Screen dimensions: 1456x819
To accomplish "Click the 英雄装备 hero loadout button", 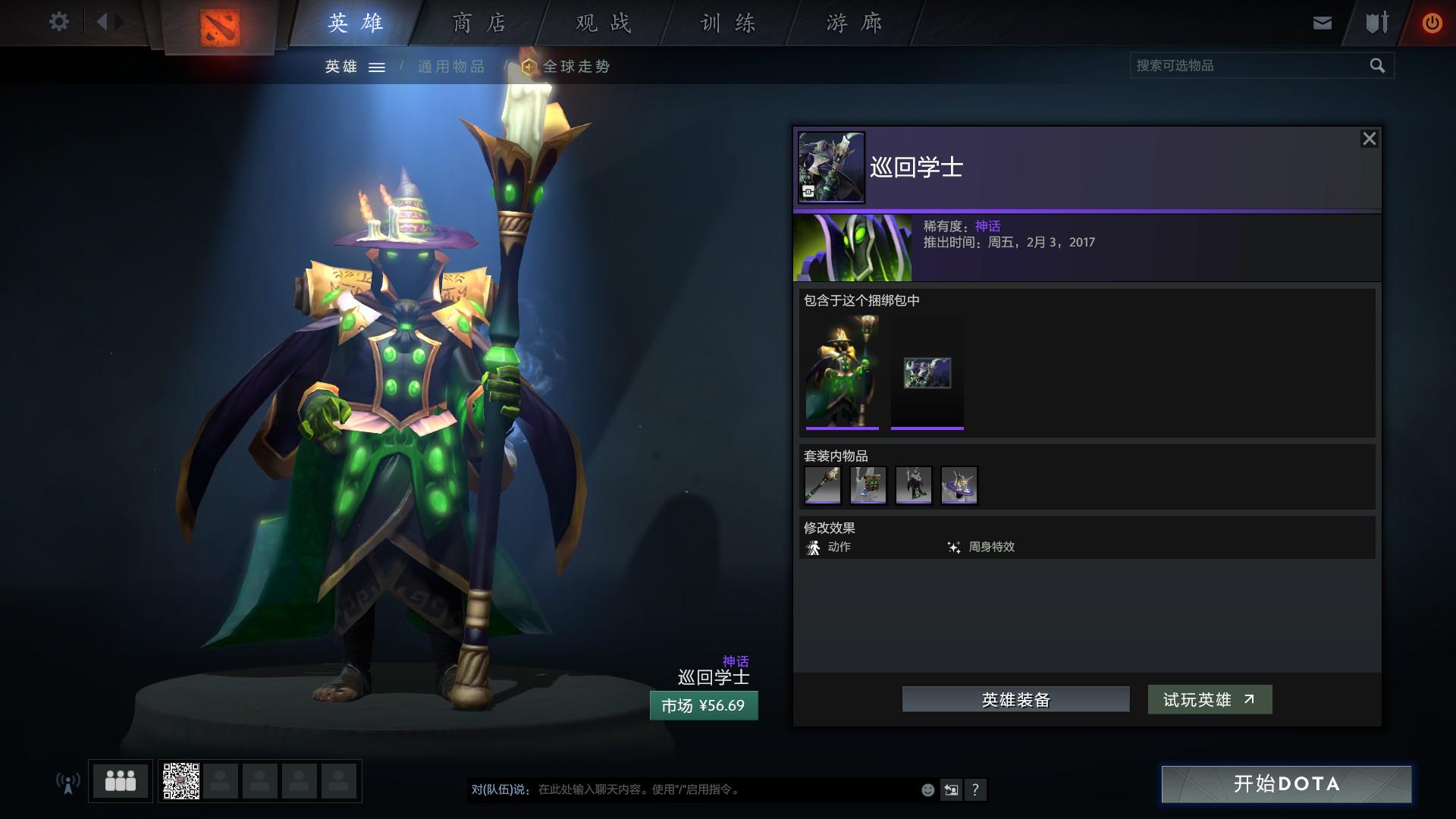I will pyautogui.click(x=1015, y=699).
